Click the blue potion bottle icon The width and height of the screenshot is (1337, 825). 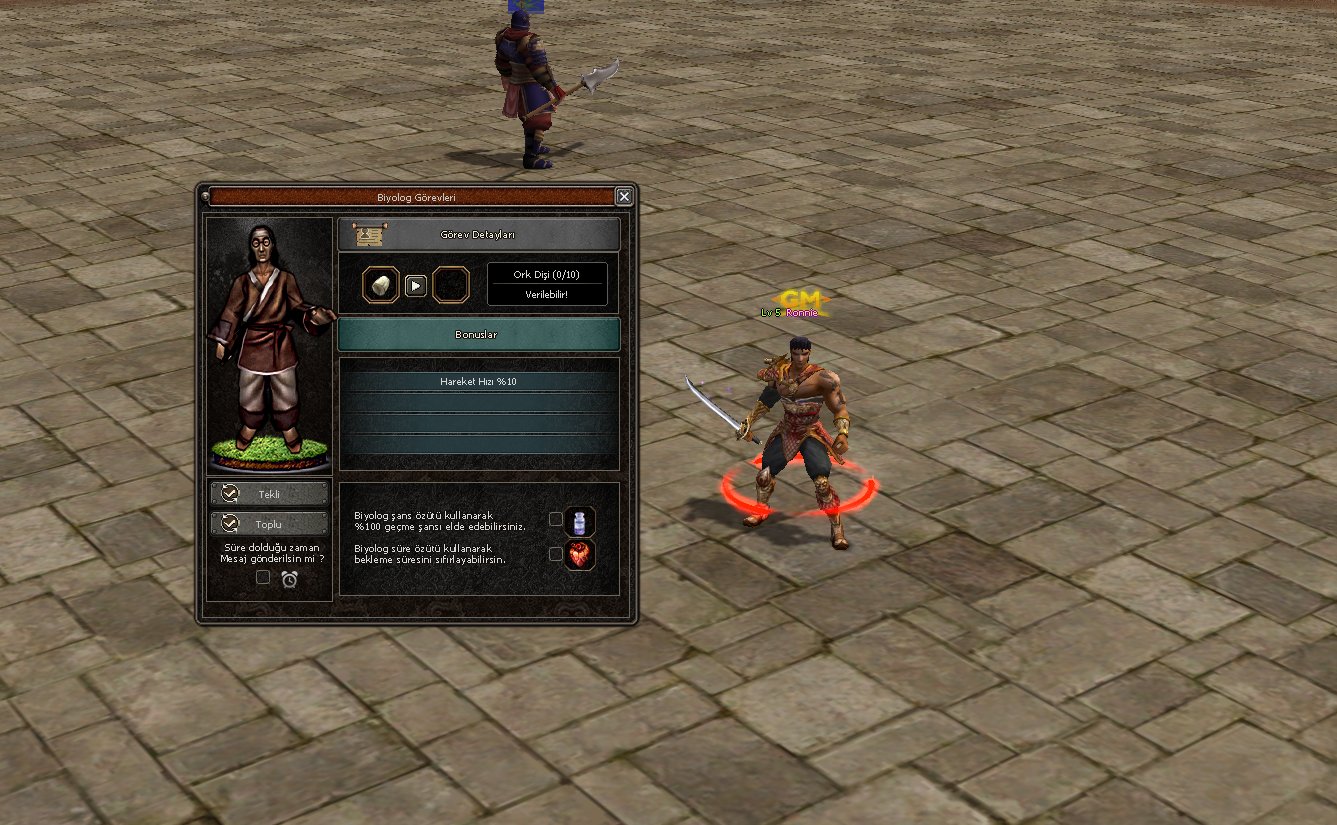tap(580, 521)
